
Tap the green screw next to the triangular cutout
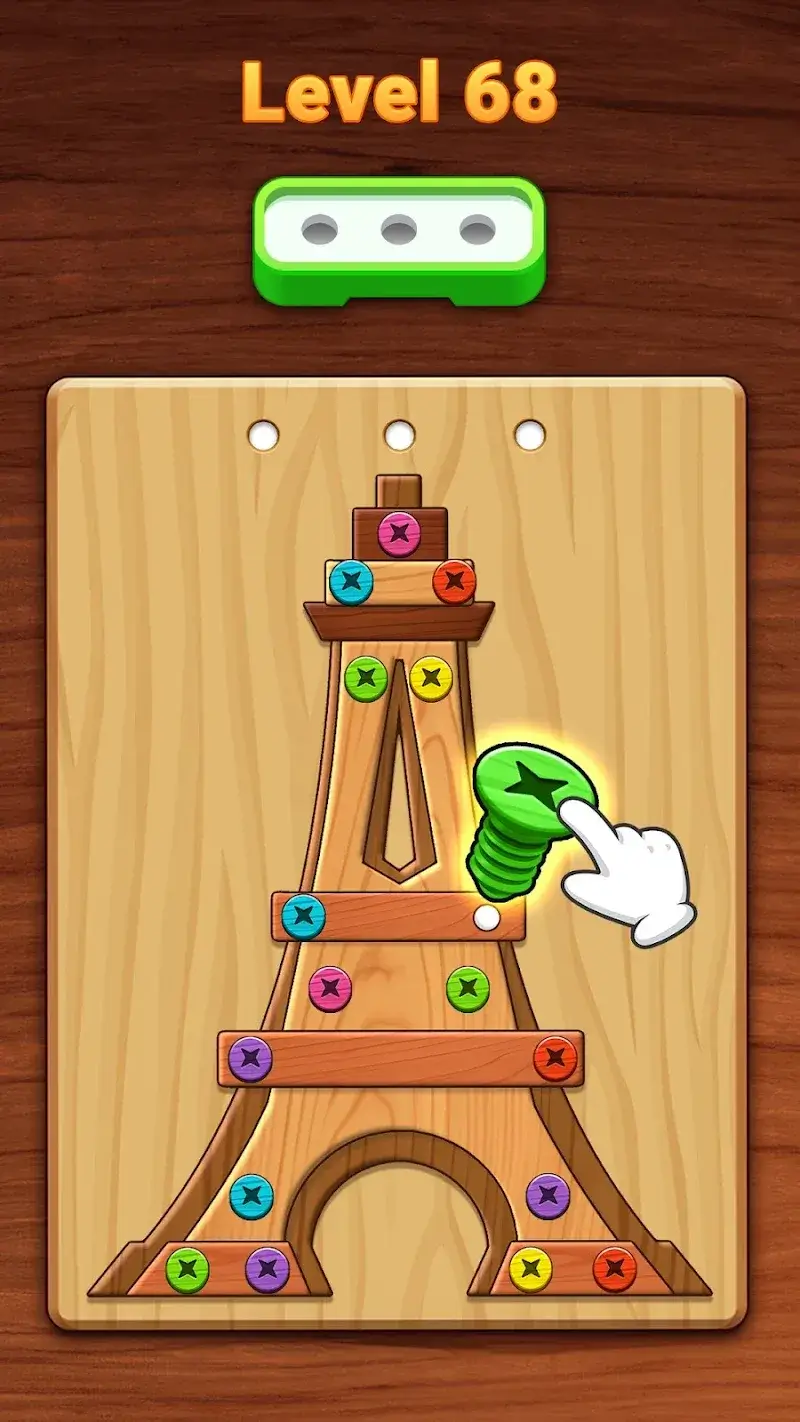(x=366, y=678)
